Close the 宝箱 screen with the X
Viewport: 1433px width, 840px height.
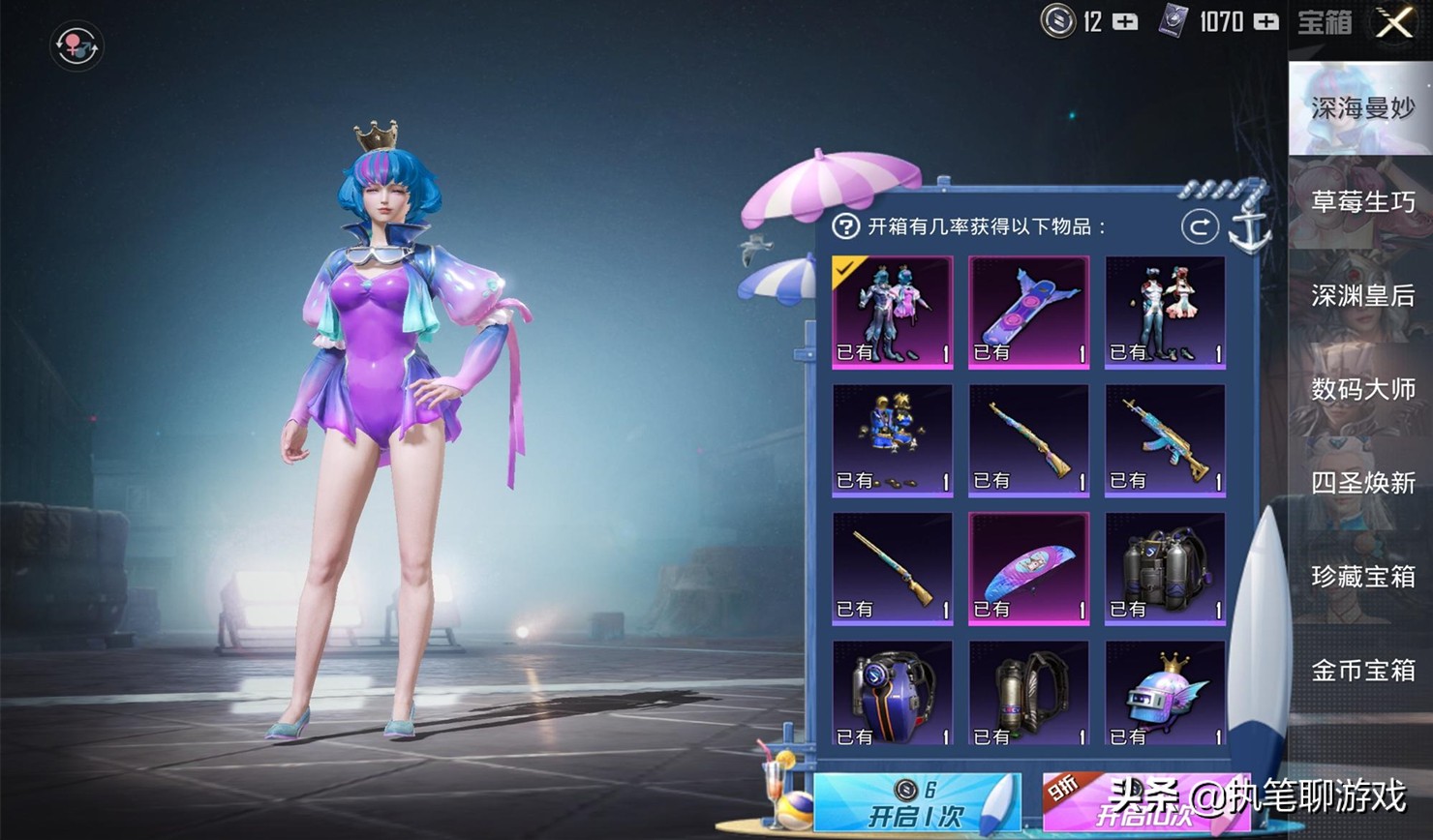tap(1392, 24)
